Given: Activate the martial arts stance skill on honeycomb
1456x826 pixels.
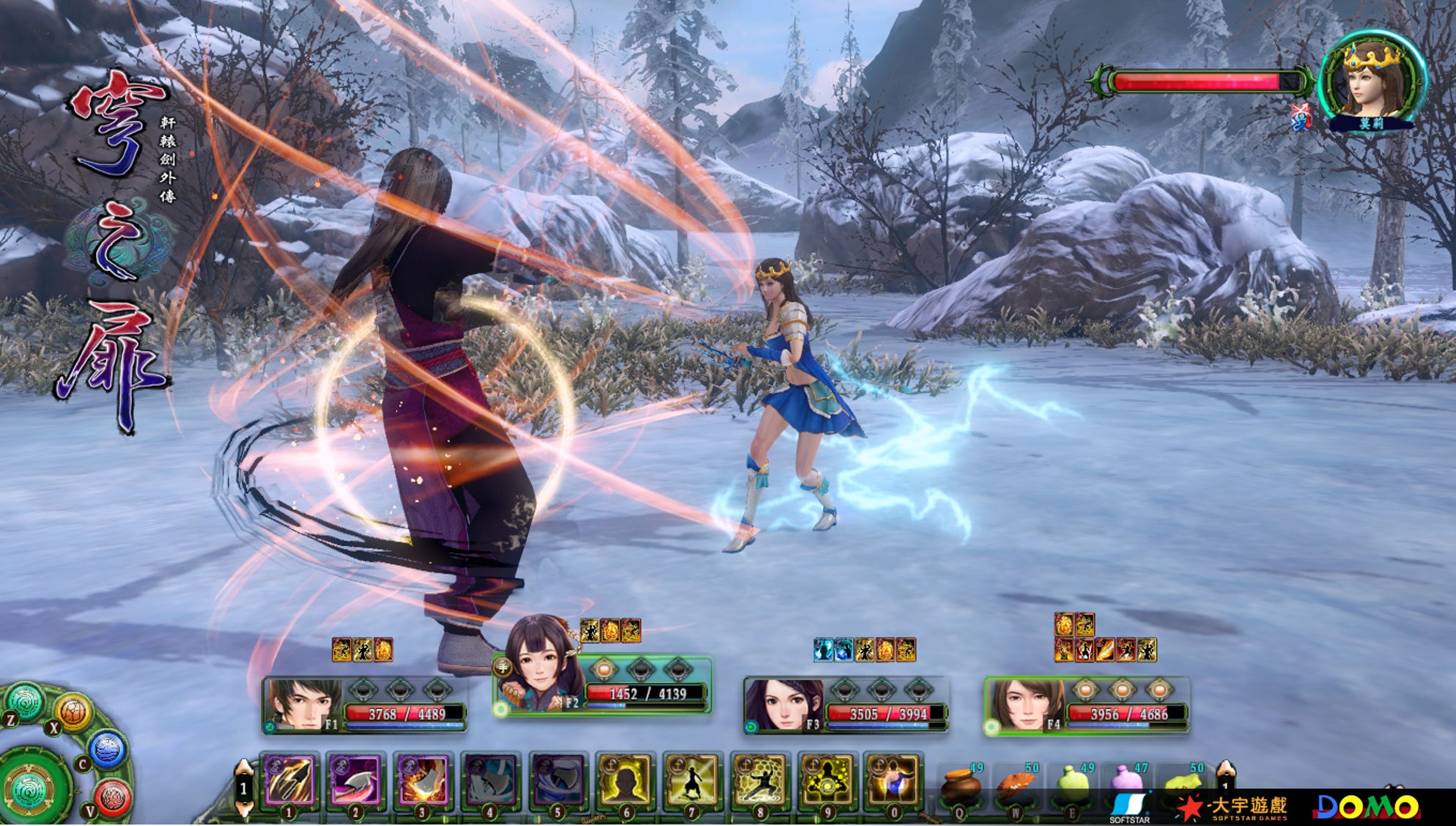Looking at the screenshot, I should [x=759, y=780].
